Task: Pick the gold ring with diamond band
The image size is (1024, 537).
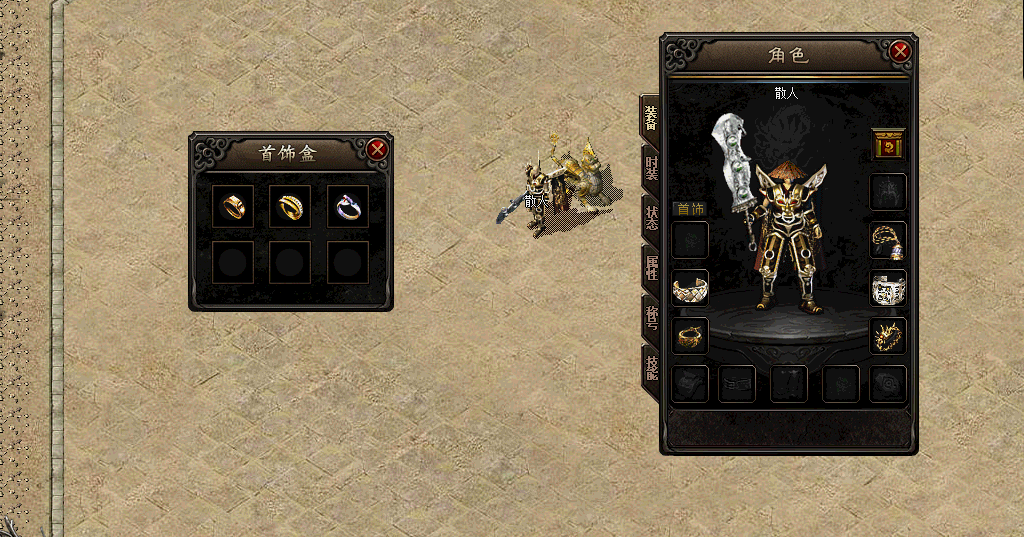Action: [291, 206]
